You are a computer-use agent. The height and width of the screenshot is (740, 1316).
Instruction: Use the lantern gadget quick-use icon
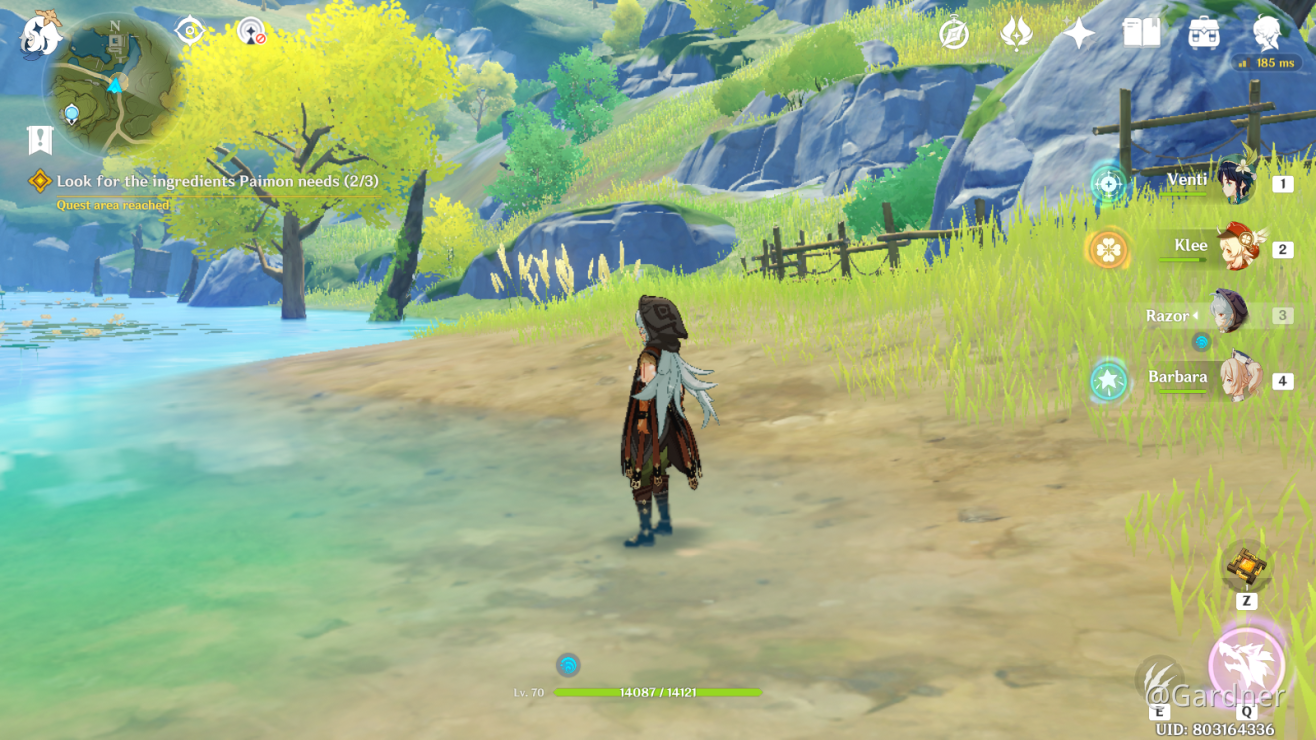1246,567
